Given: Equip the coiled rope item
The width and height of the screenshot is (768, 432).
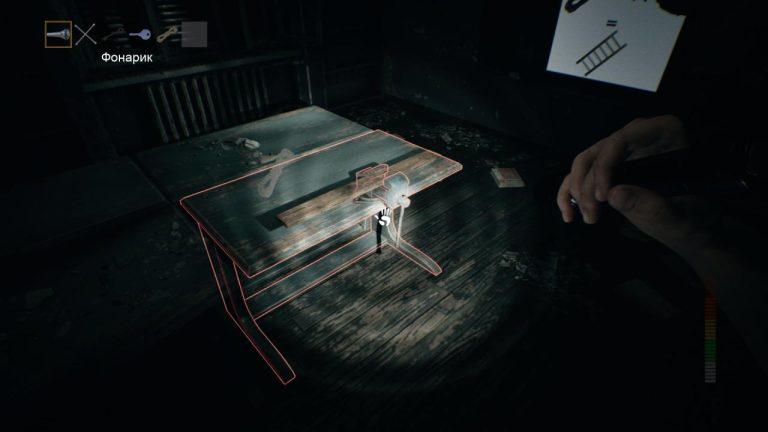Looking at the screenshot, I should (166, 35).
